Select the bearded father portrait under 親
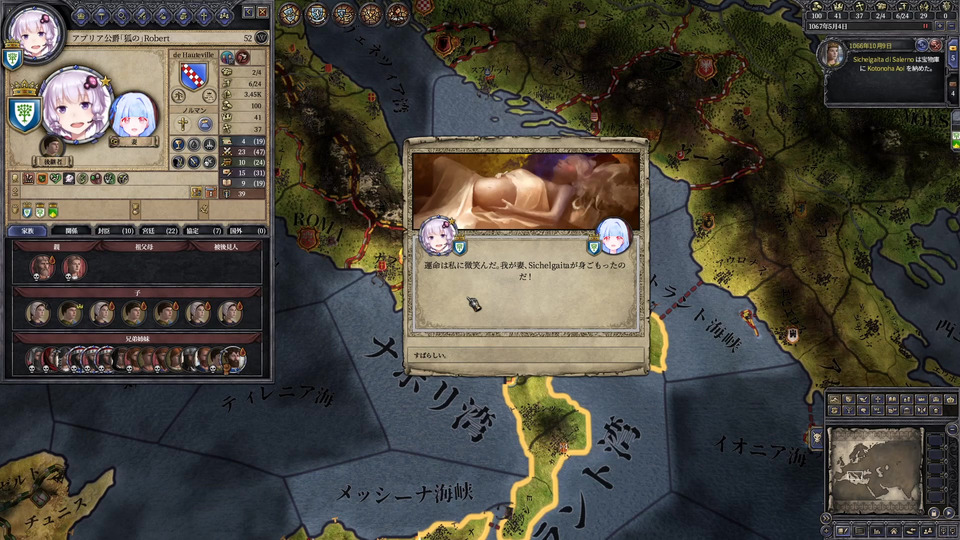This screenshot has width=960, height=540. (x=43, y=267)
